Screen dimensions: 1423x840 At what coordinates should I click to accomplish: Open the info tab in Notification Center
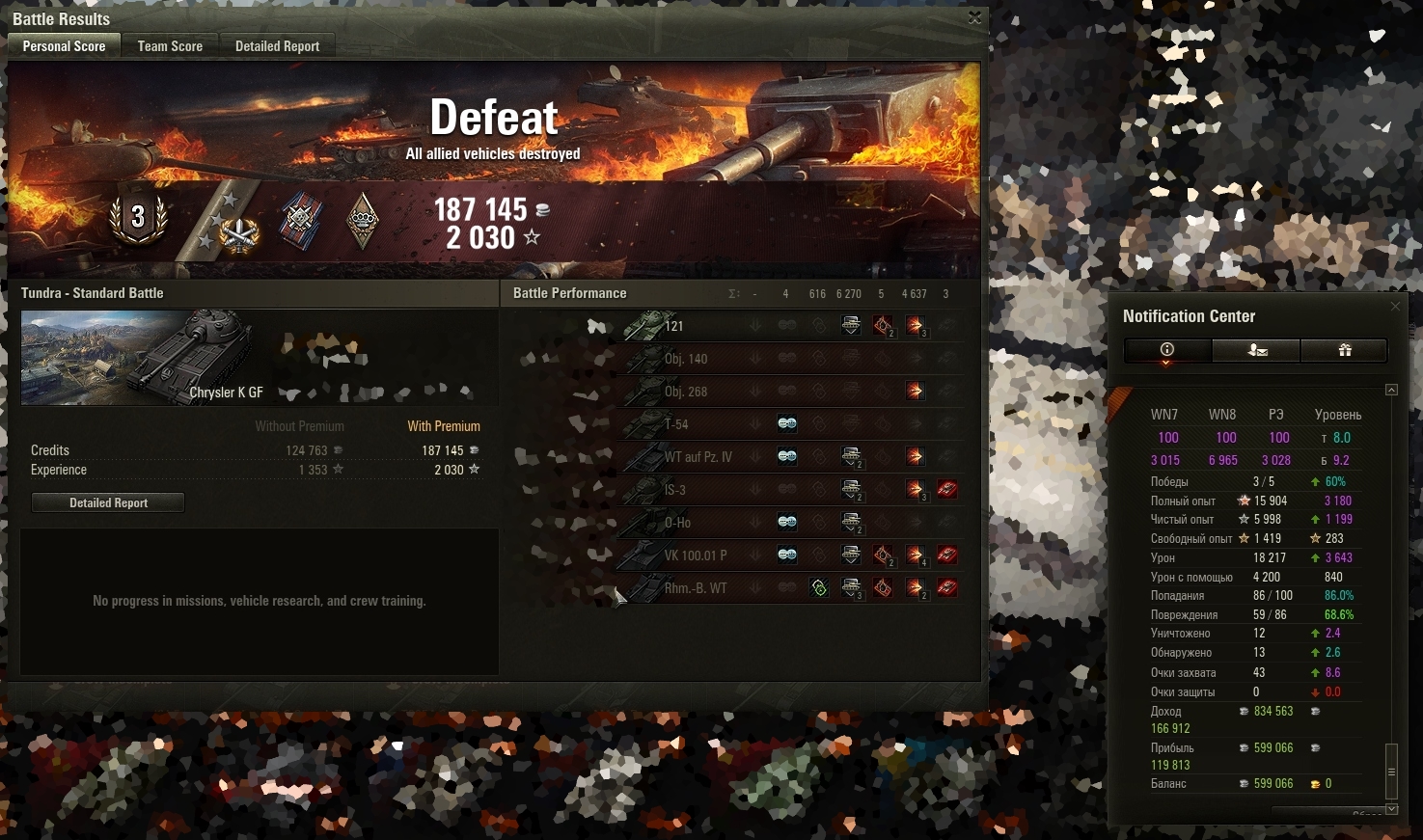click(x=1167, y=350)
